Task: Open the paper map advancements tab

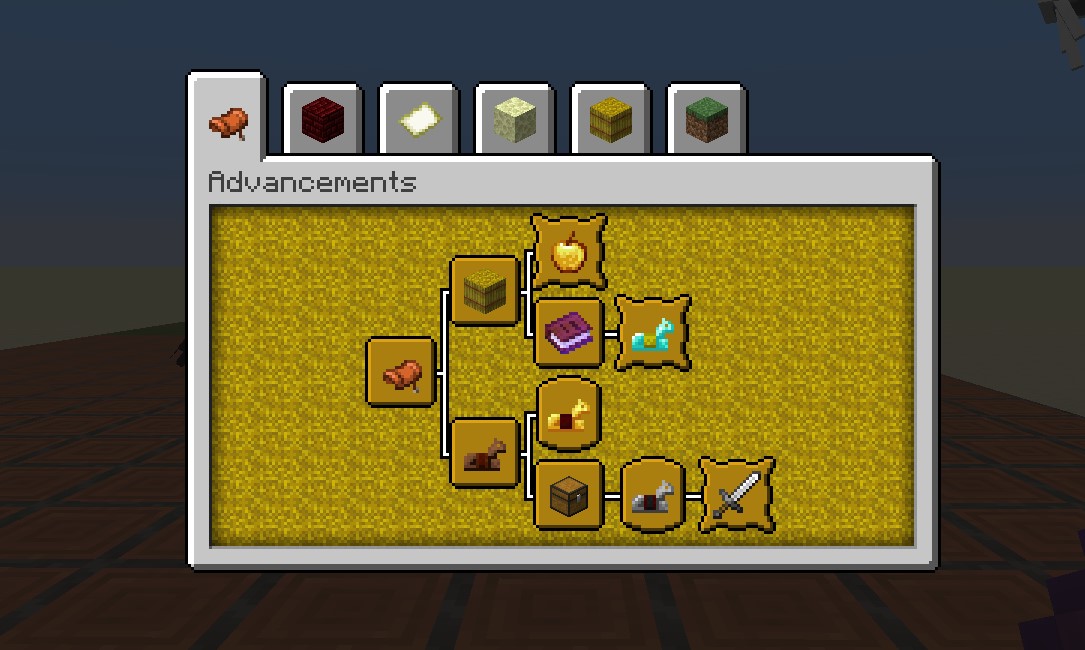Action: pos(418,122)
